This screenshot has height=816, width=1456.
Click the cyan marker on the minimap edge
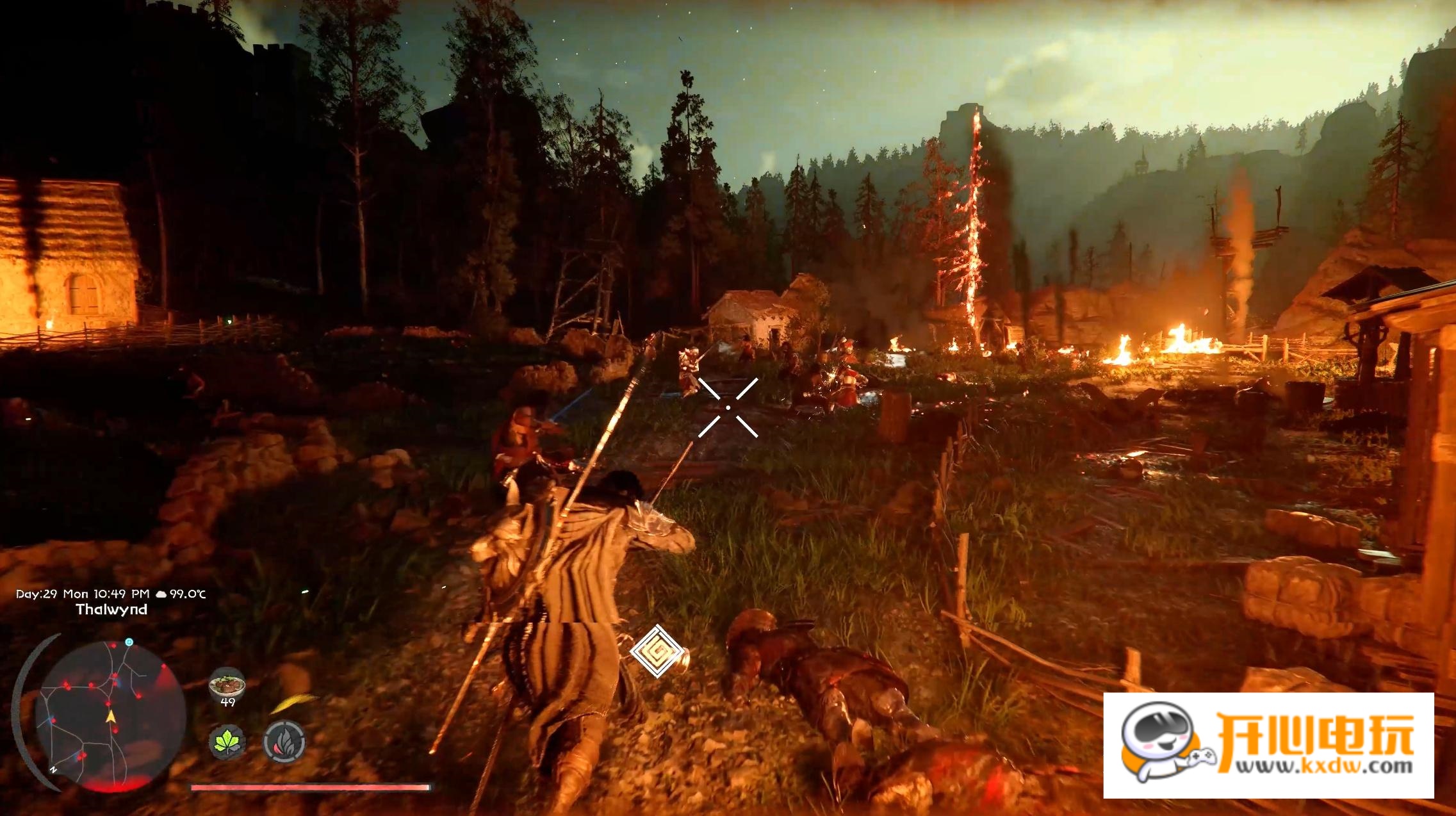(129, 642)
